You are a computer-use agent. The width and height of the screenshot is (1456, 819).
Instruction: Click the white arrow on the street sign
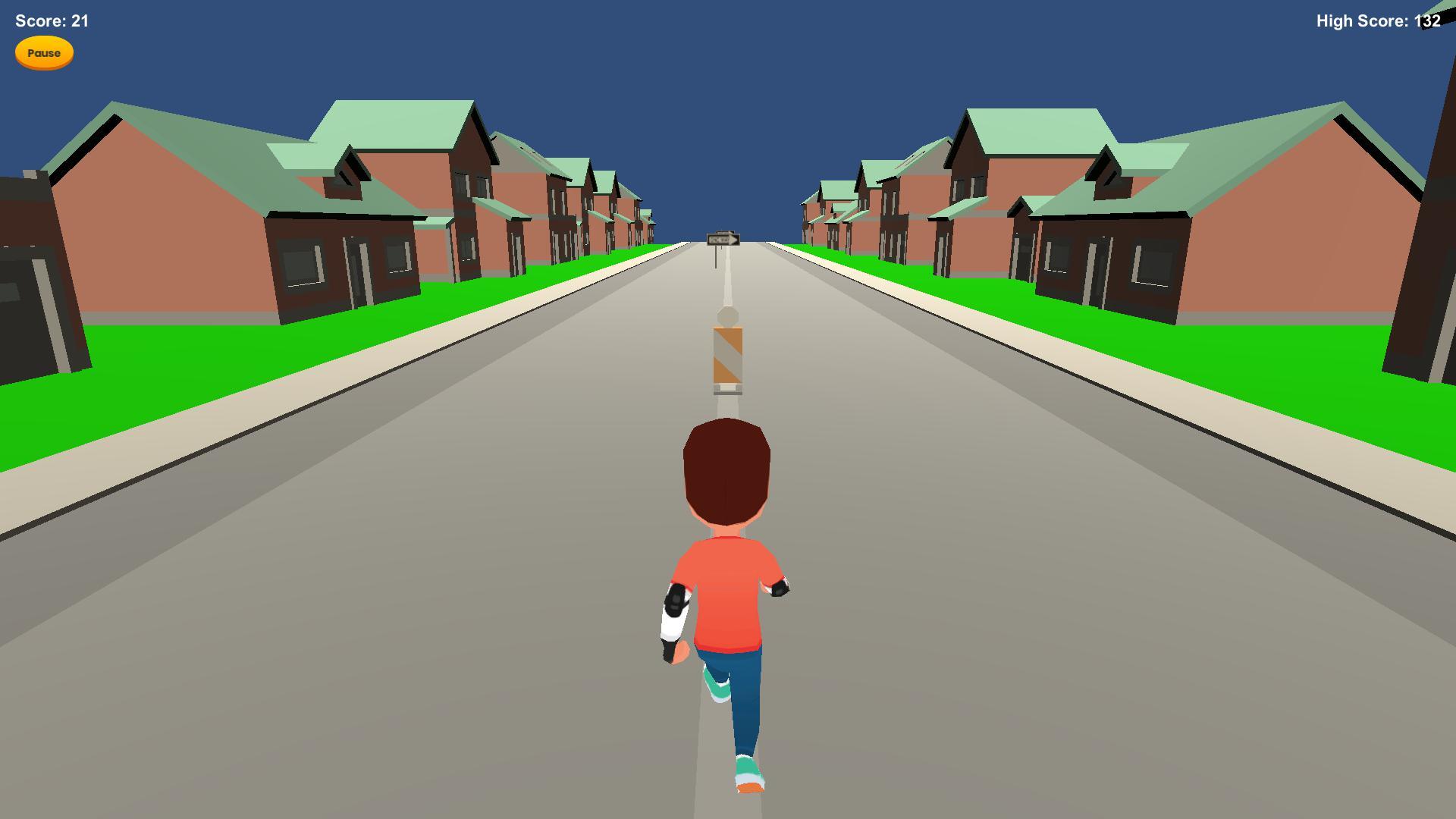732,240
